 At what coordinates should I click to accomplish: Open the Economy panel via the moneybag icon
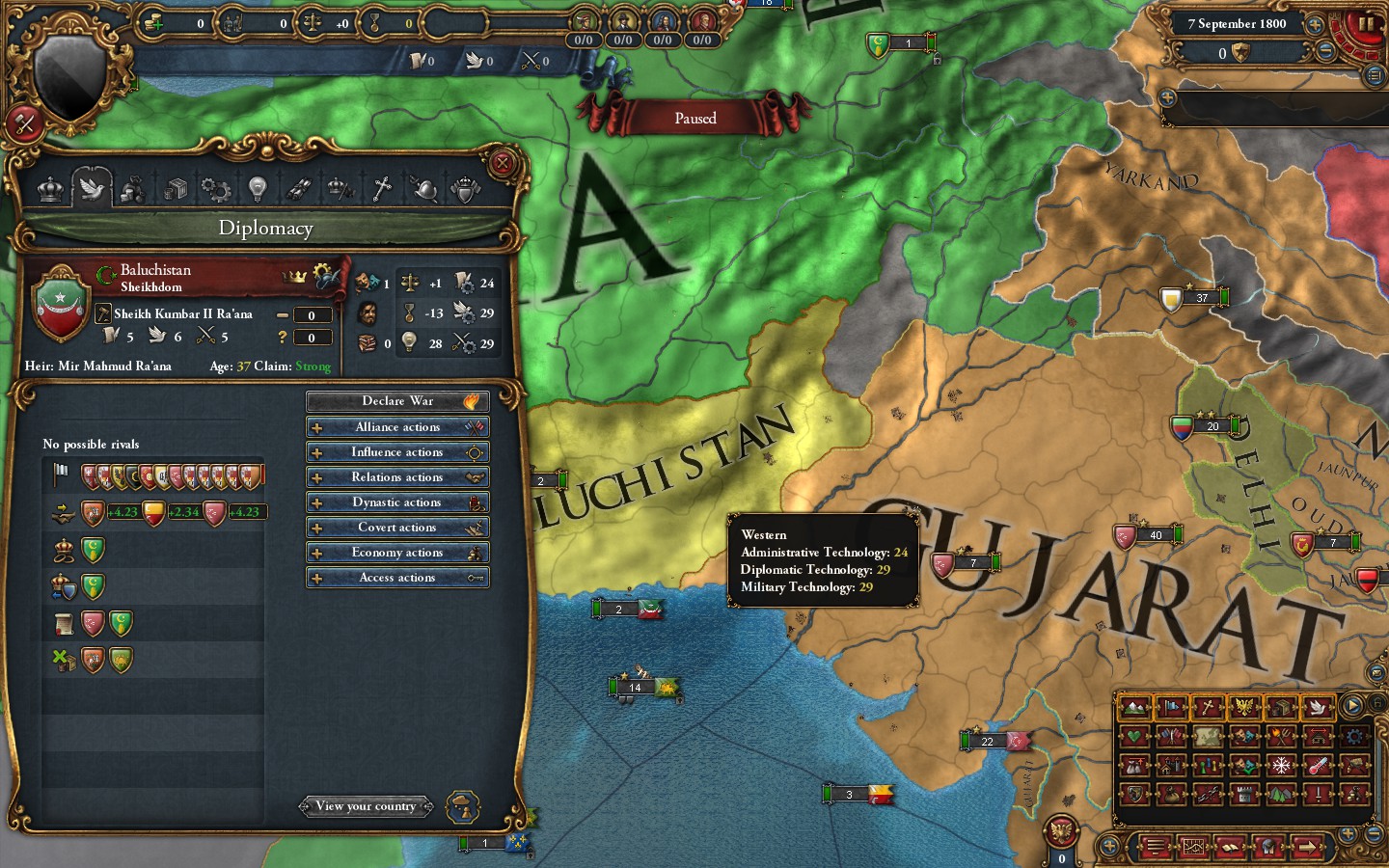[133, 189]
